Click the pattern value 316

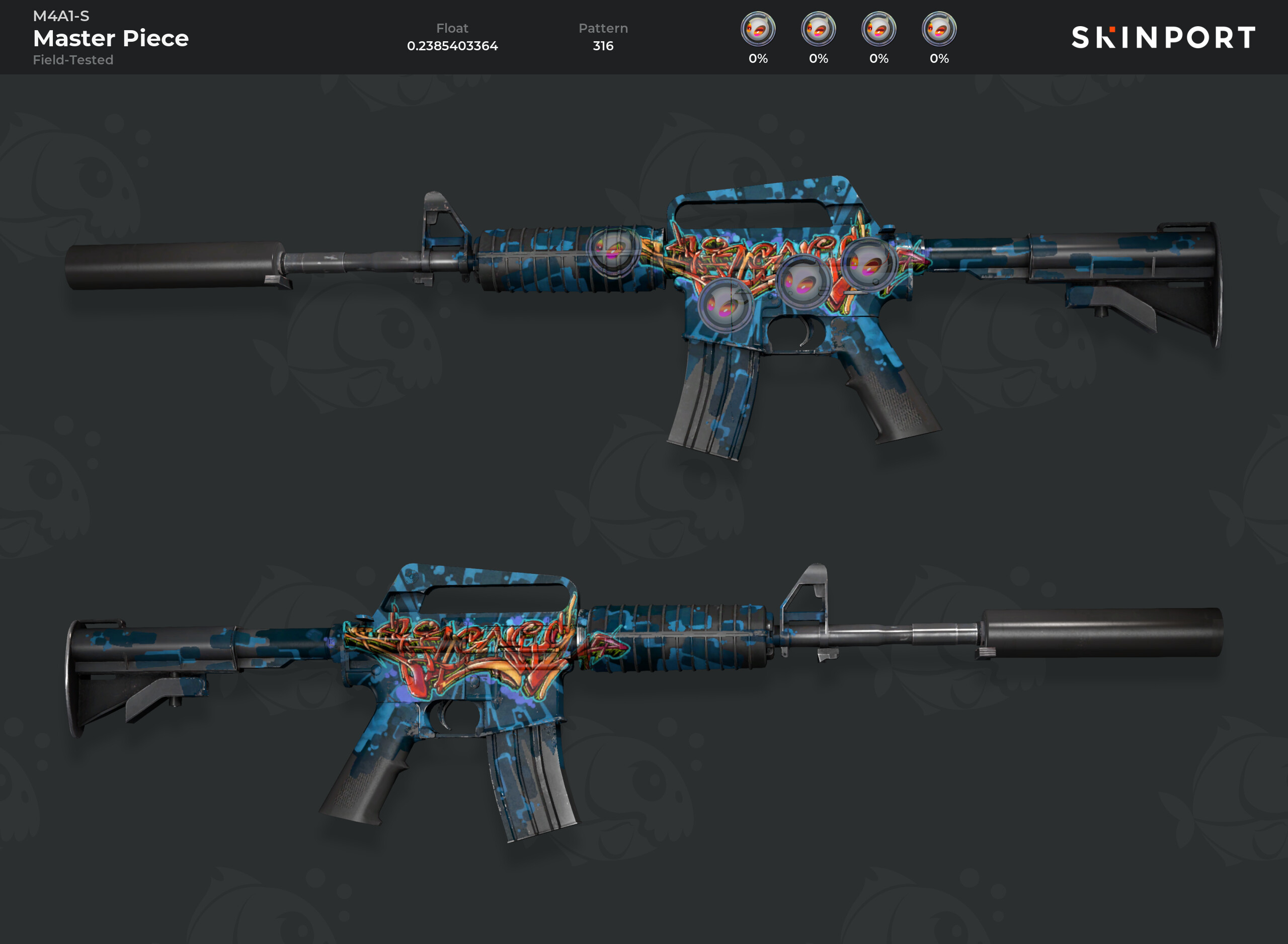[x=603, y=46]
